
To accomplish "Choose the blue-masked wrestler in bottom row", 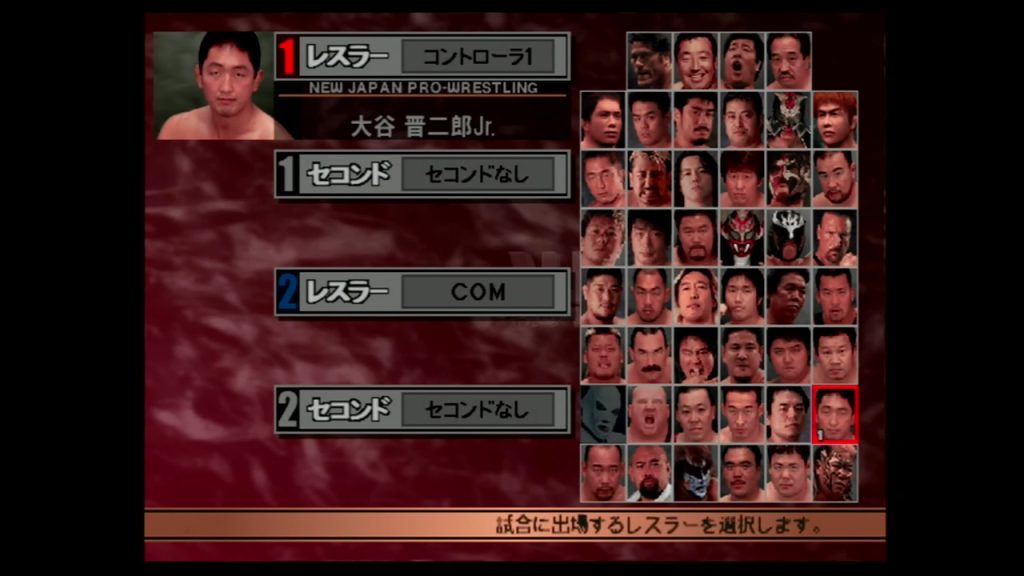I will point(696,473).
